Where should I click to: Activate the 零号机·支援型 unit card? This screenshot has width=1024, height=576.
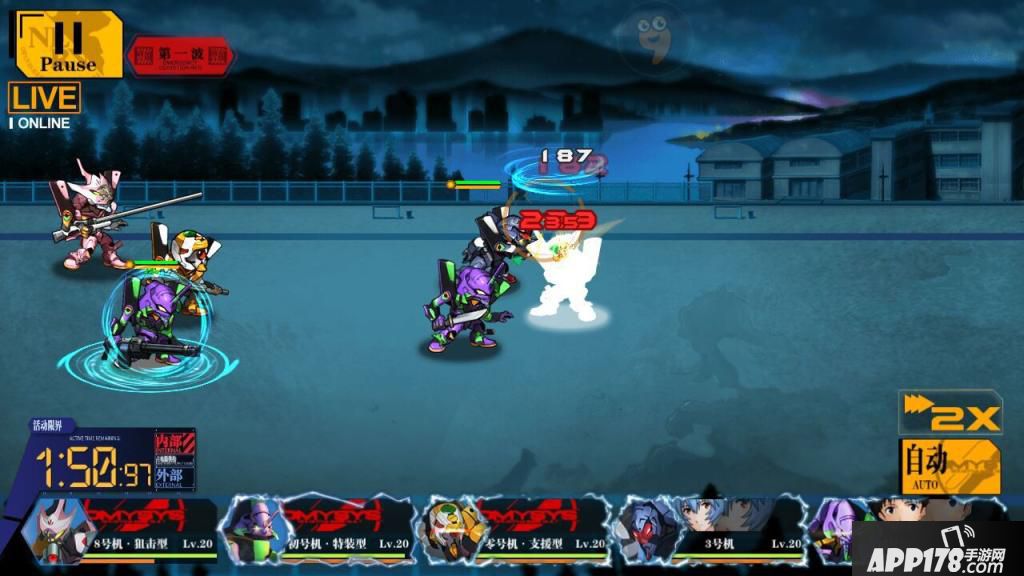[512, 529]
